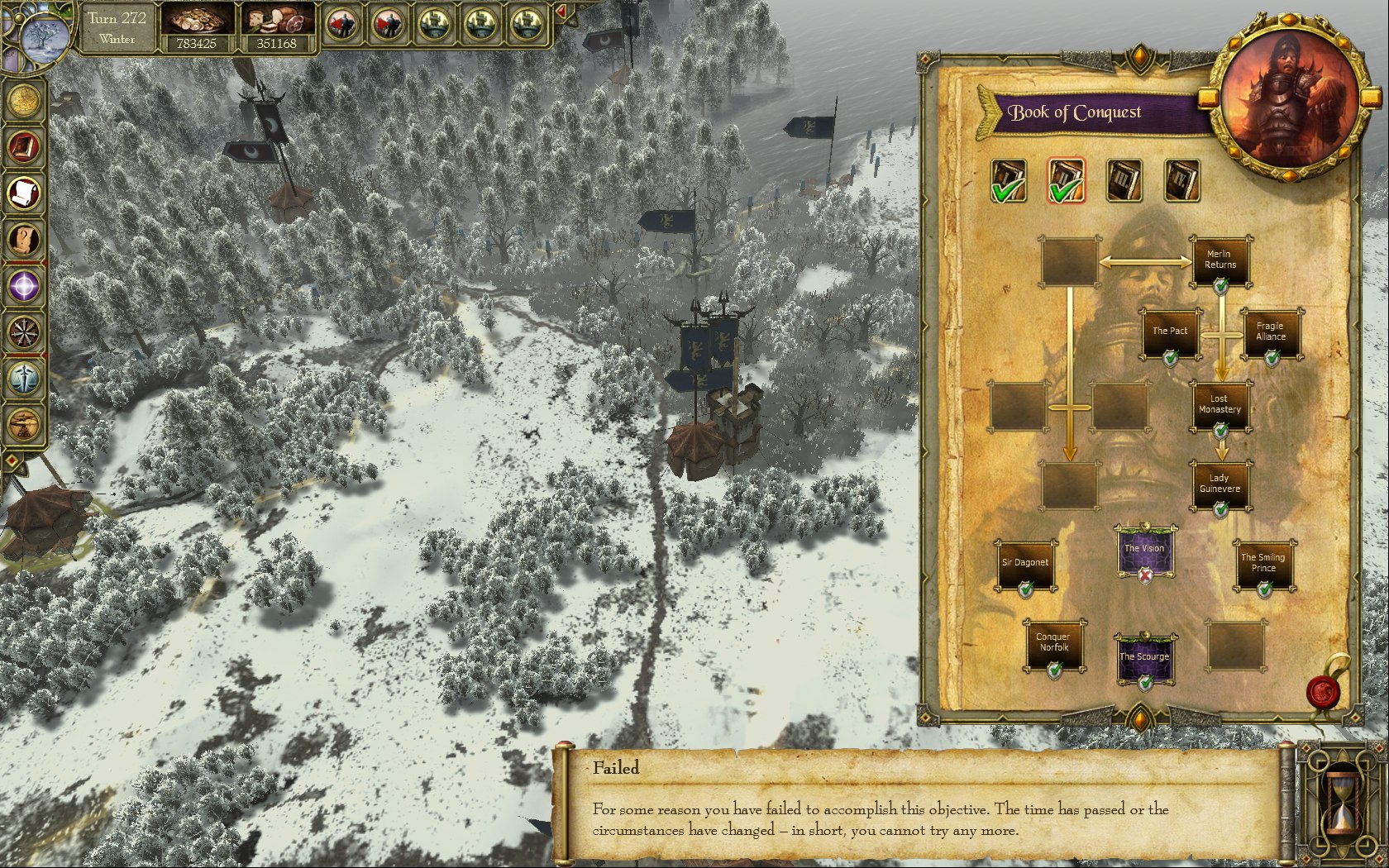Switch to Book IV chapter tab

tap(1181, 181)
